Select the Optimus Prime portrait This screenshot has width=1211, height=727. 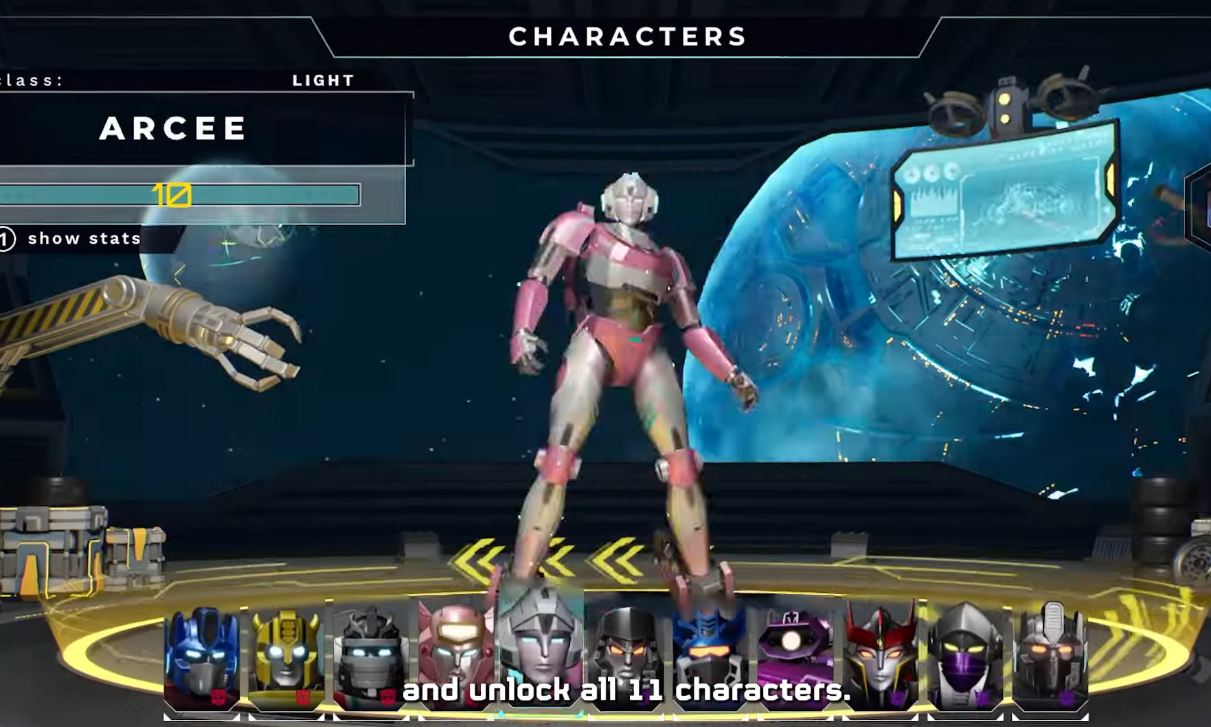click(202, 657)
